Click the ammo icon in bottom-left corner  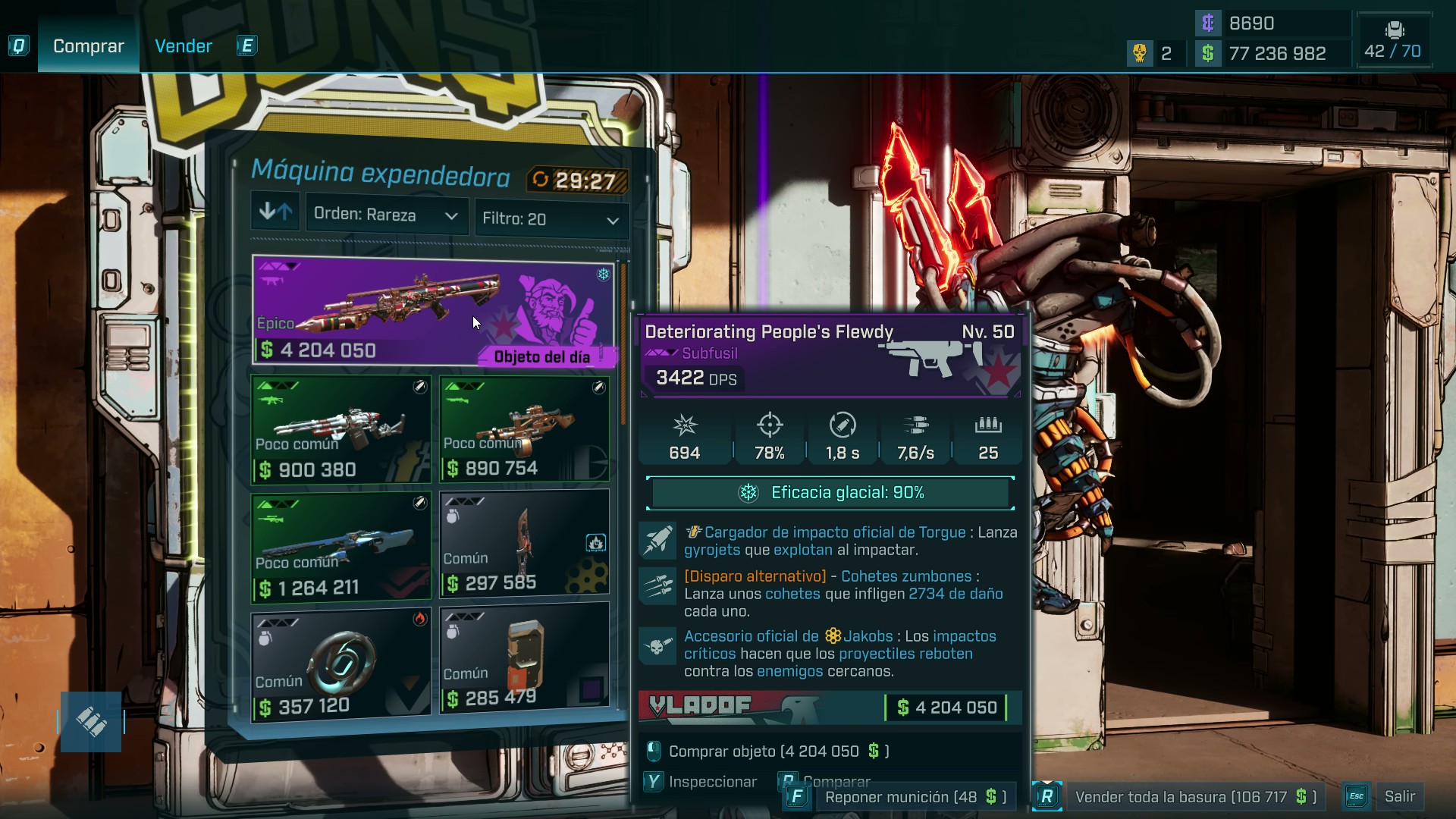coord(91,722)
